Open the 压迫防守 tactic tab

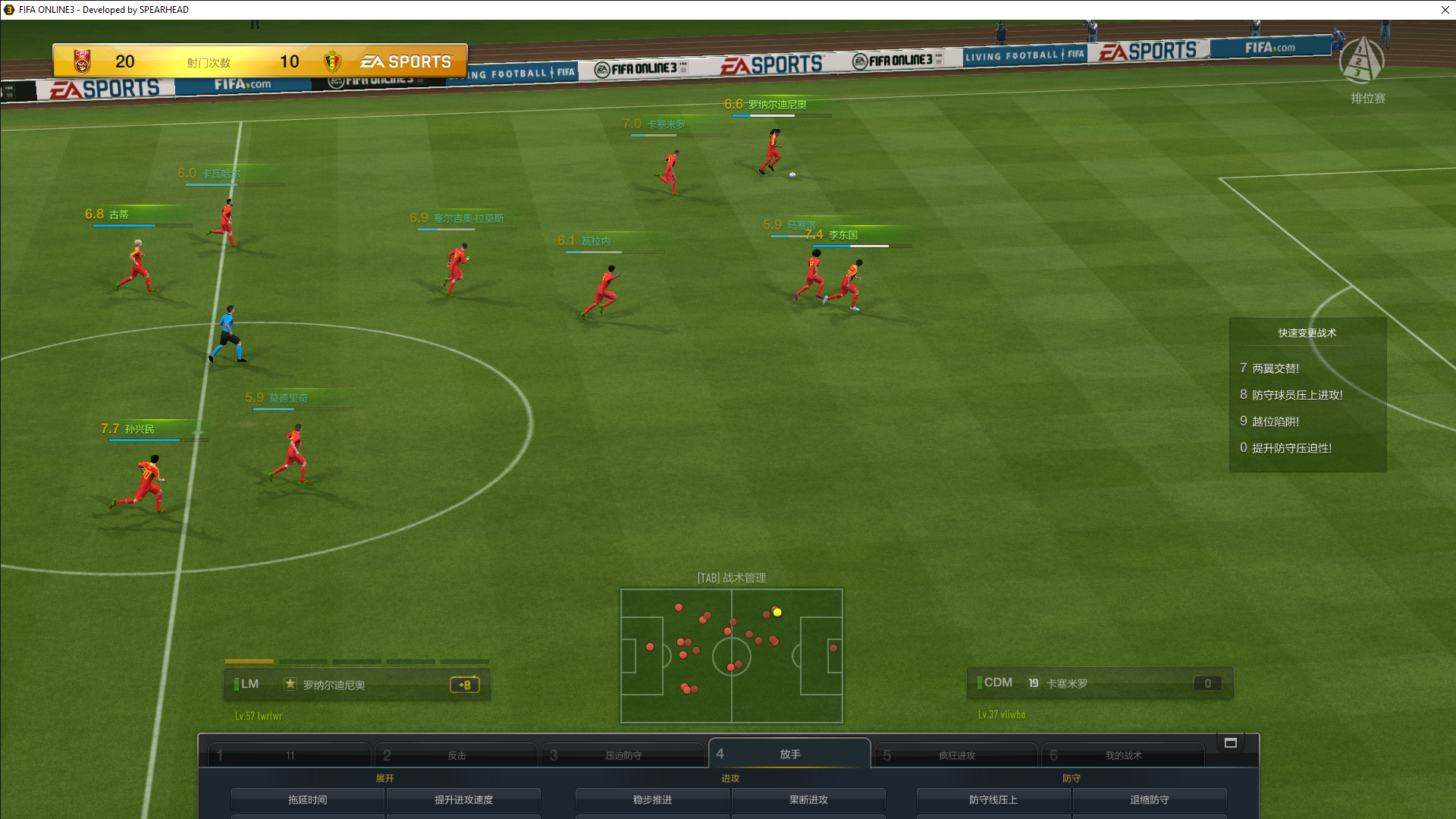click(623, 755)
